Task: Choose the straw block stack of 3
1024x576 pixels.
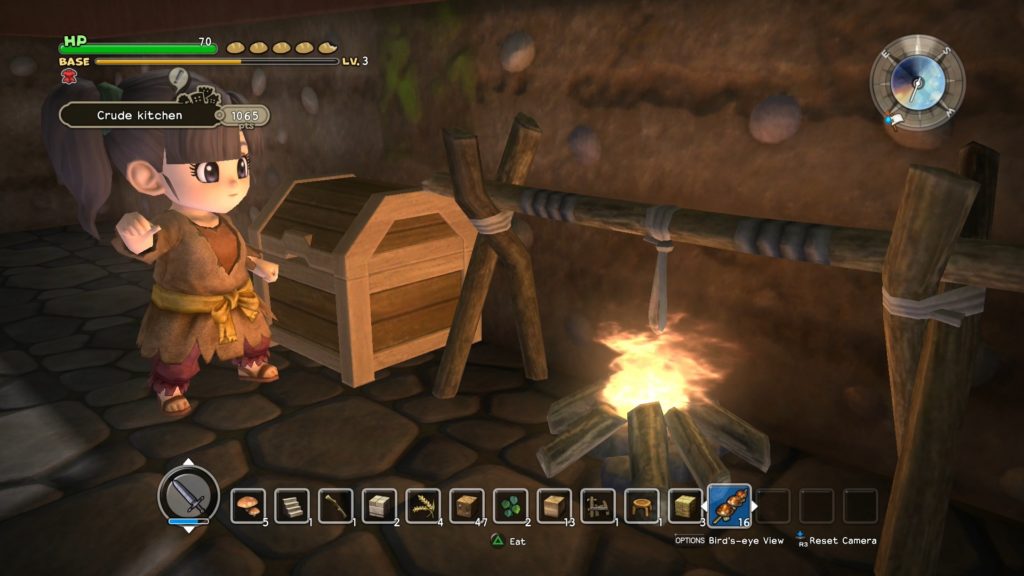Action: pos(686,505)
